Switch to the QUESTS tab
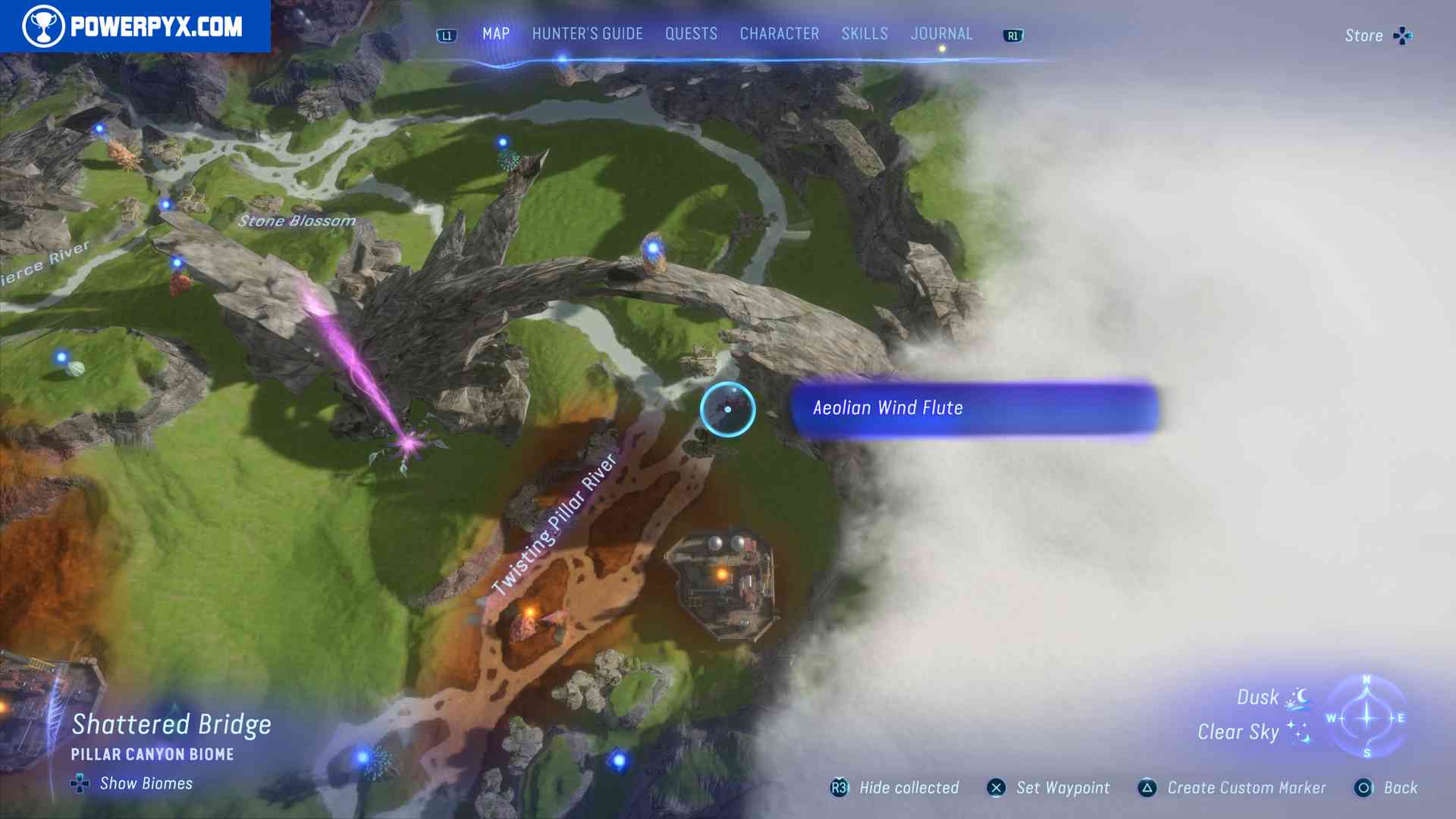The image size is (1456, 819). [691, 33]
